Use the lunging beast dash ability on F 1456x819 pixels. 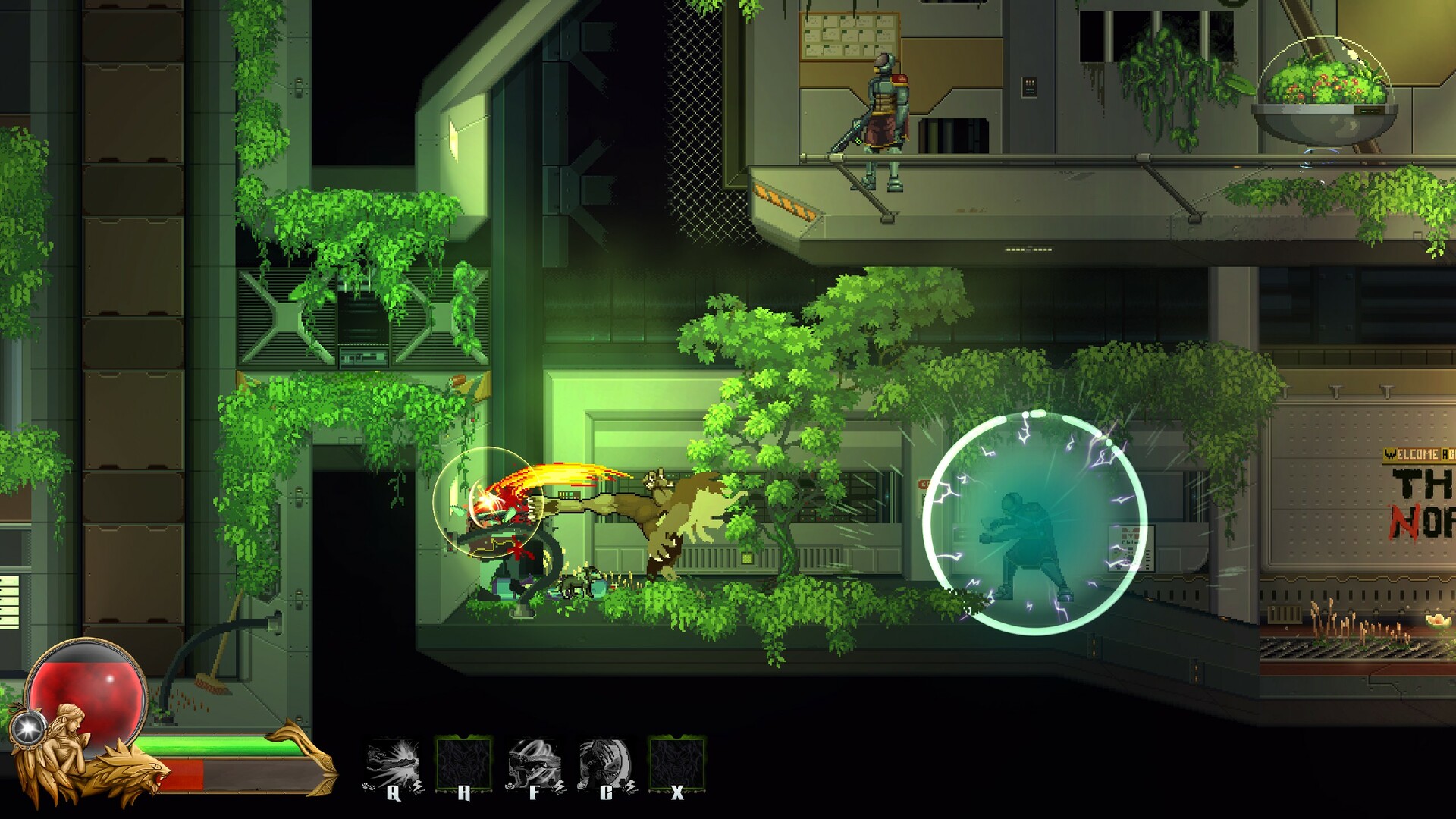[535, 764]
